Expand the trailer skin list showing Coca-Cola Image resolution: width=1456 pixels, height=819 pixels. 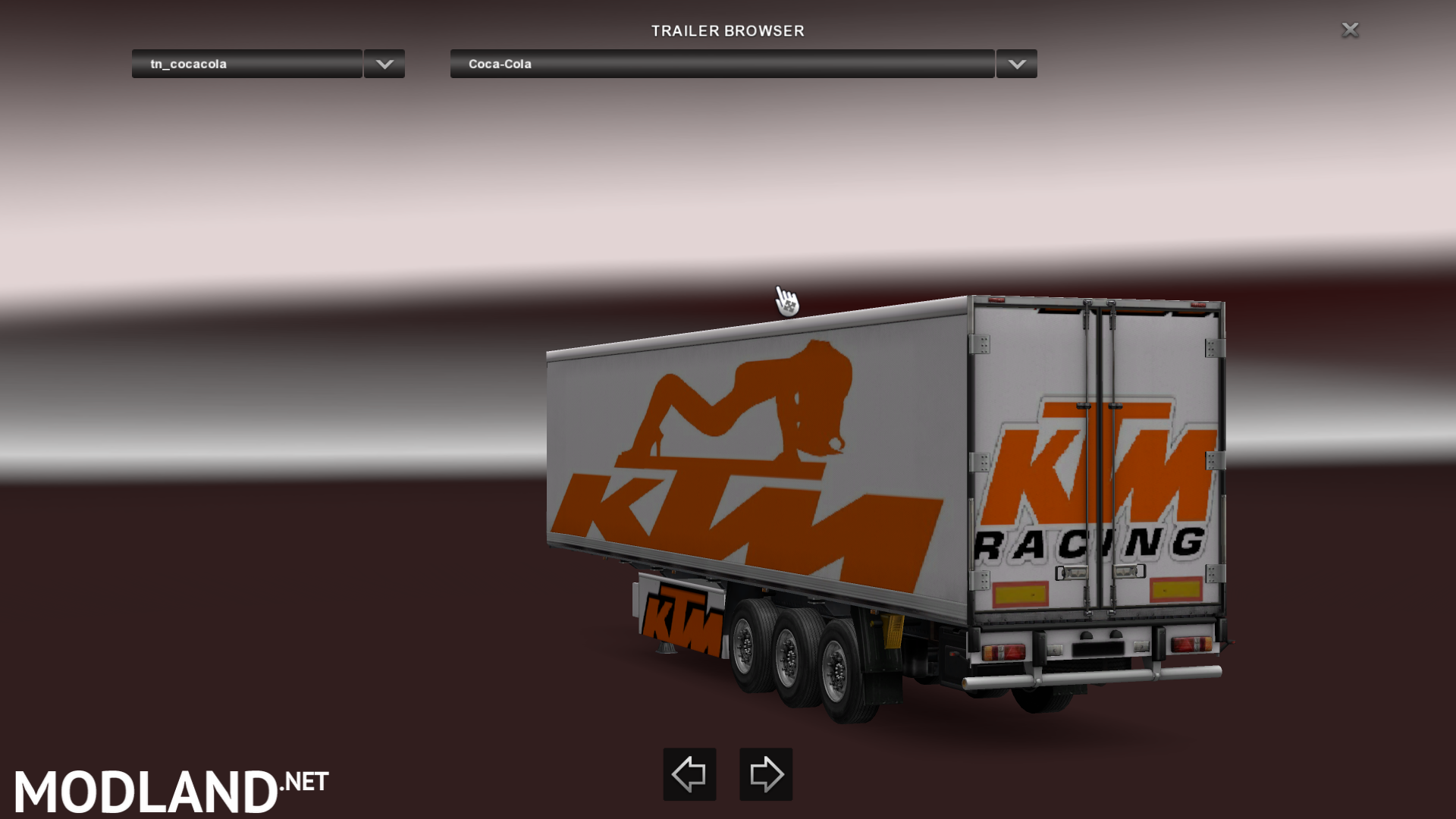click(1015, 64)
